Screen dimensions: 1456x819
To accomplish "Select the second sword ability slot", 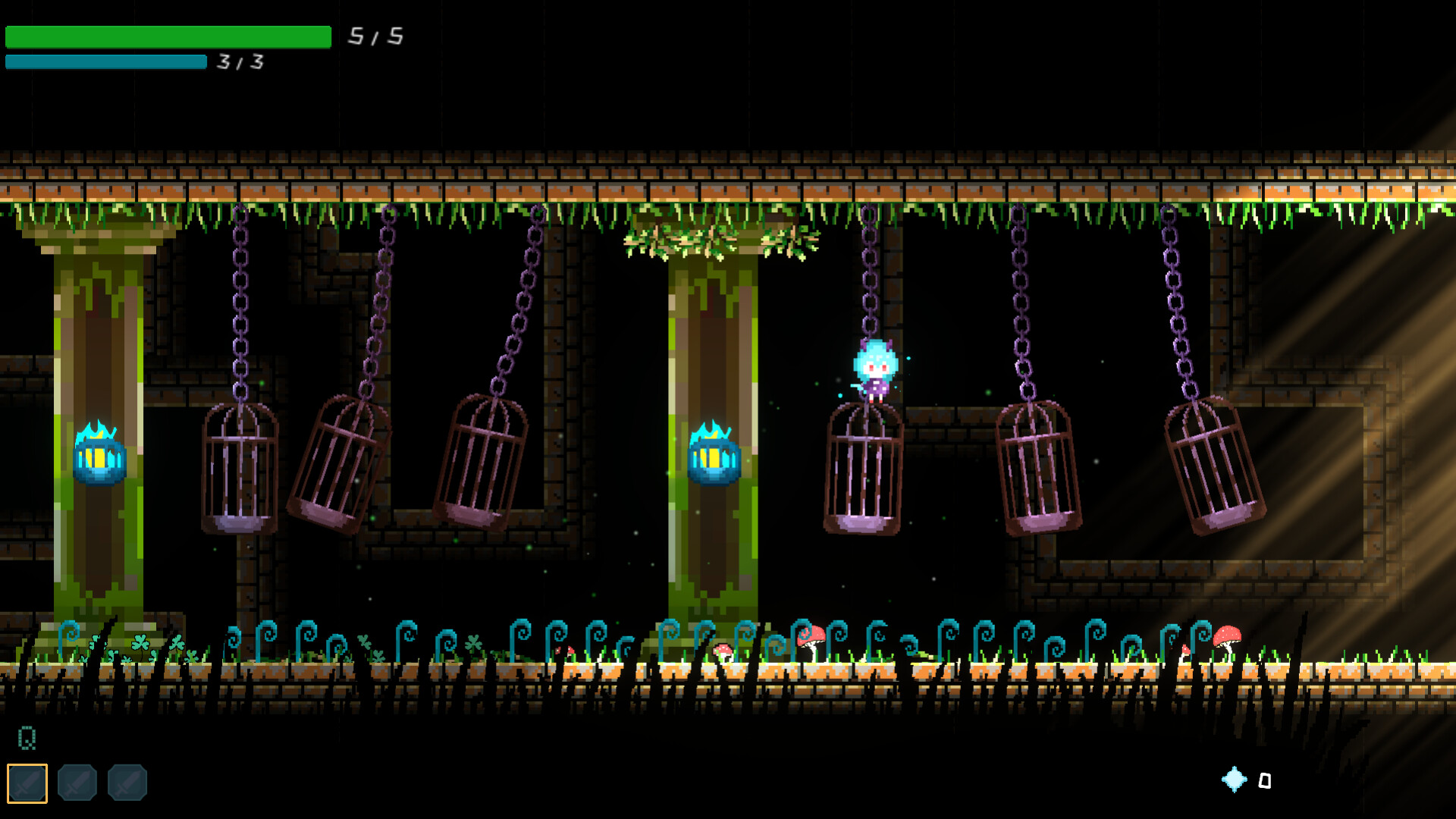I will 76,783.
